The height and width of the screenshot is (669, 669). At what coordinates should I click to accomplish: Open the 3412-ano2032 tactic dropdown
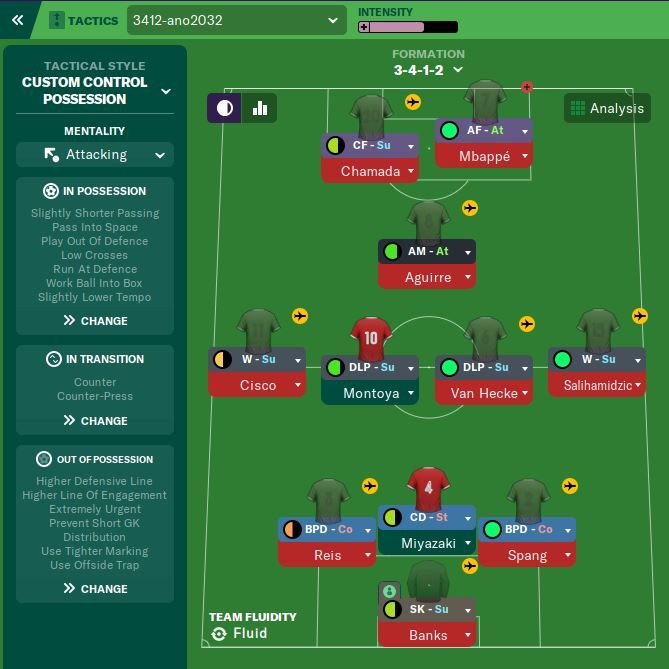[x=236, y=20]
